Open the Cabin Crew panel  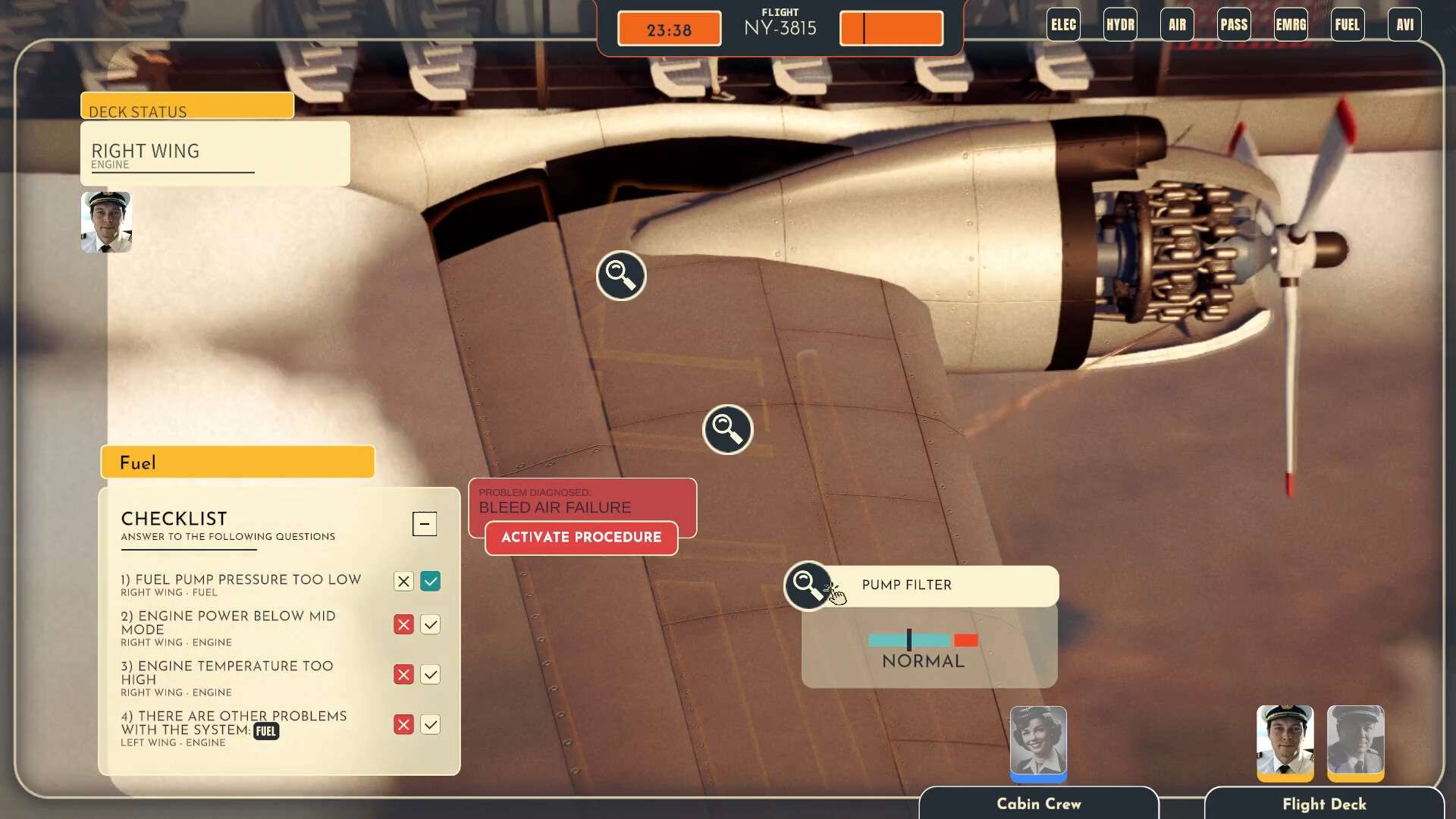tap(1038, 804)
